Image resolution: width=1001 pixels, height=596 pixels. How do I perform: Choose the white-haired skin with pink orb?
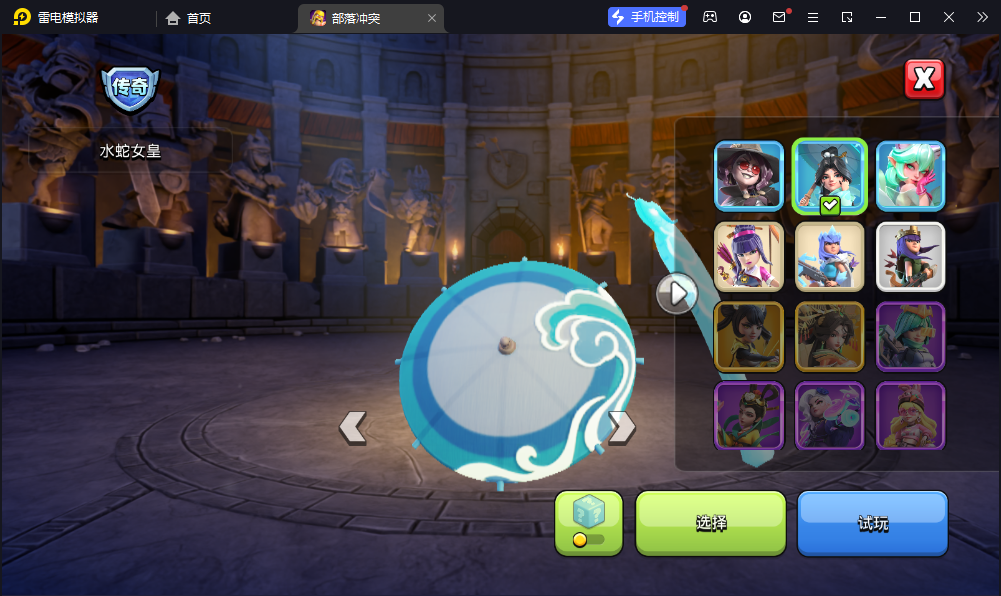(830, 415)
